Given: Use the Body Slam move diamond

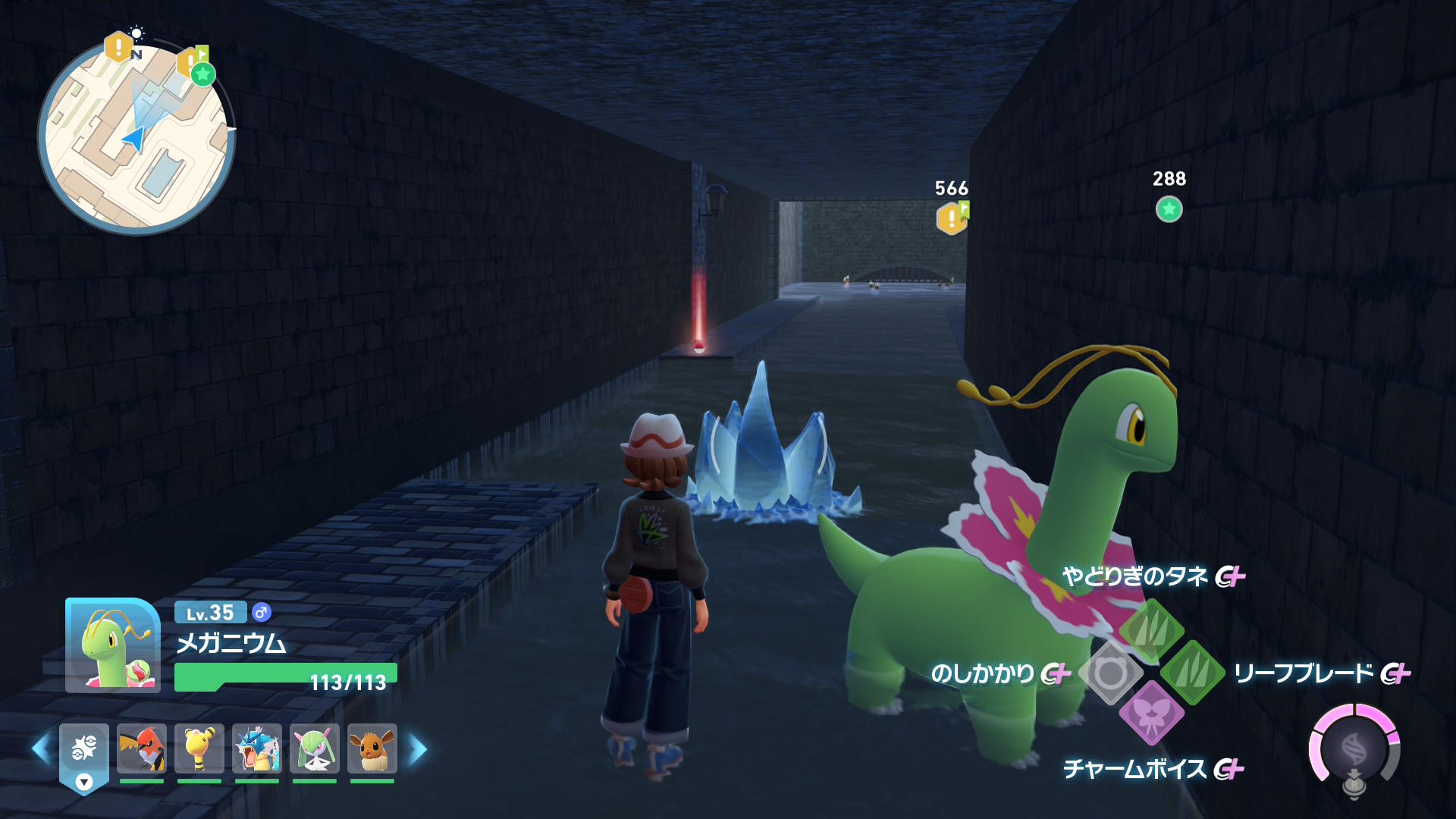Looking at the screenshot, I should pyautogui.click(x=1110, y=673).
